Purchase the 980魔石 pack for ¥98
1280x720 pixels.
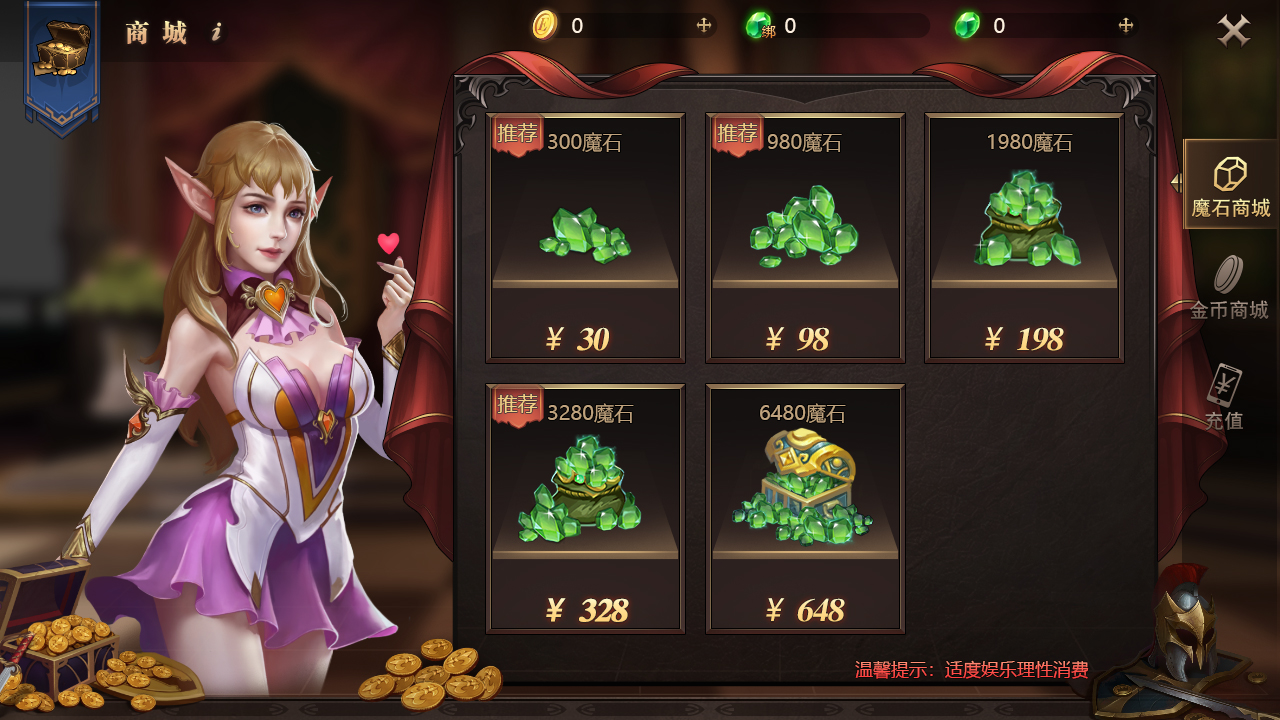(x=805, y=238)
